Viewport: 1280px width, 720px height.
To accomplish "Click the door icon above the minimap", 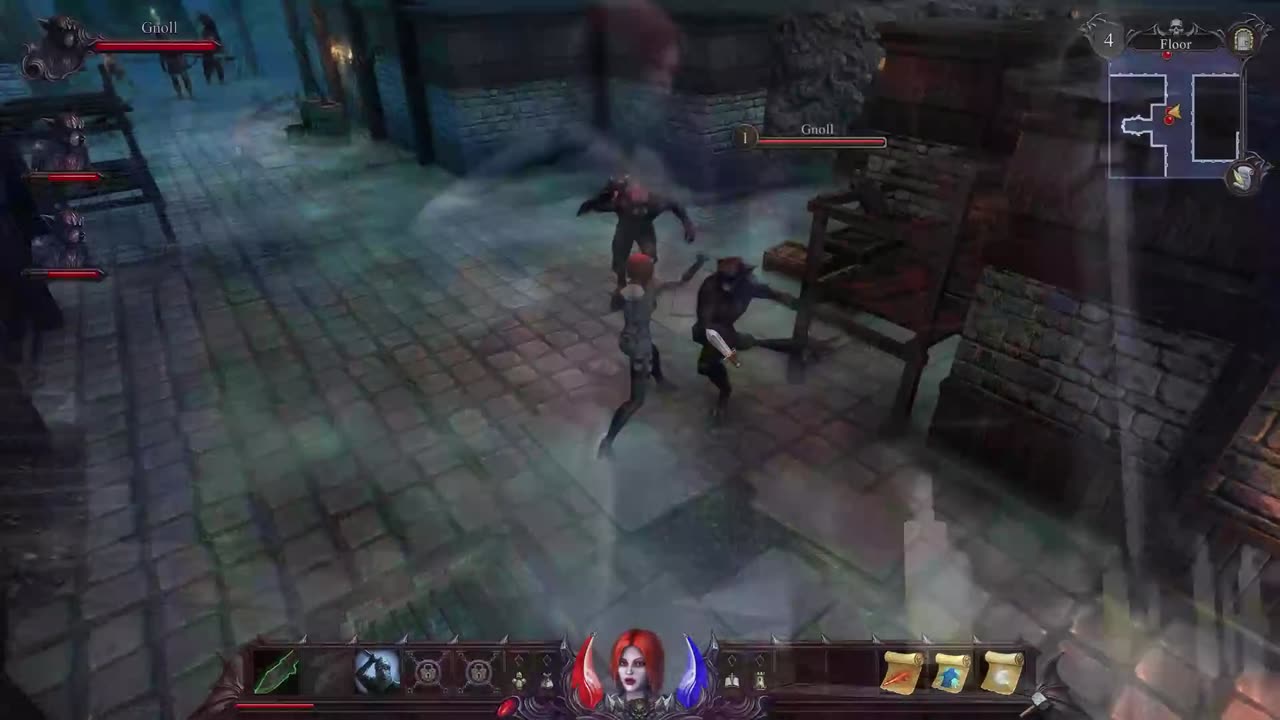I will (x=1244, y=40).
